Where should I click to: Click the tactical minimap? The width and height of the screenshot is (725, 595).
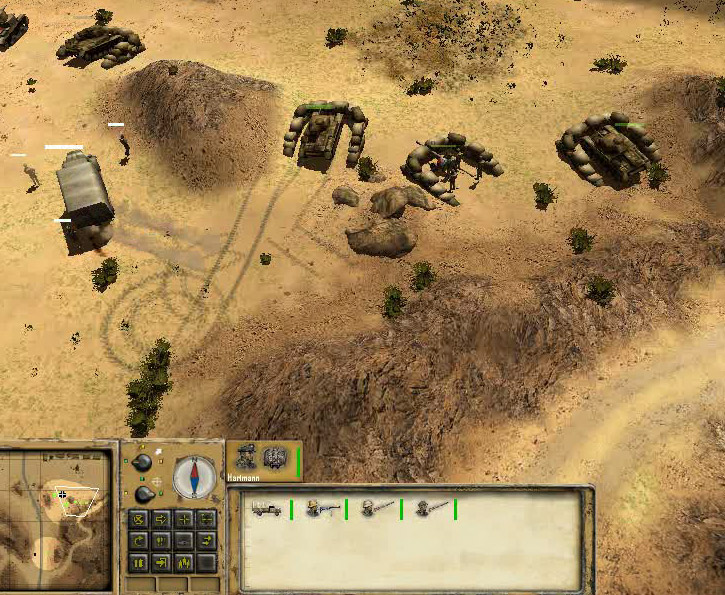(x=58, y=517)
